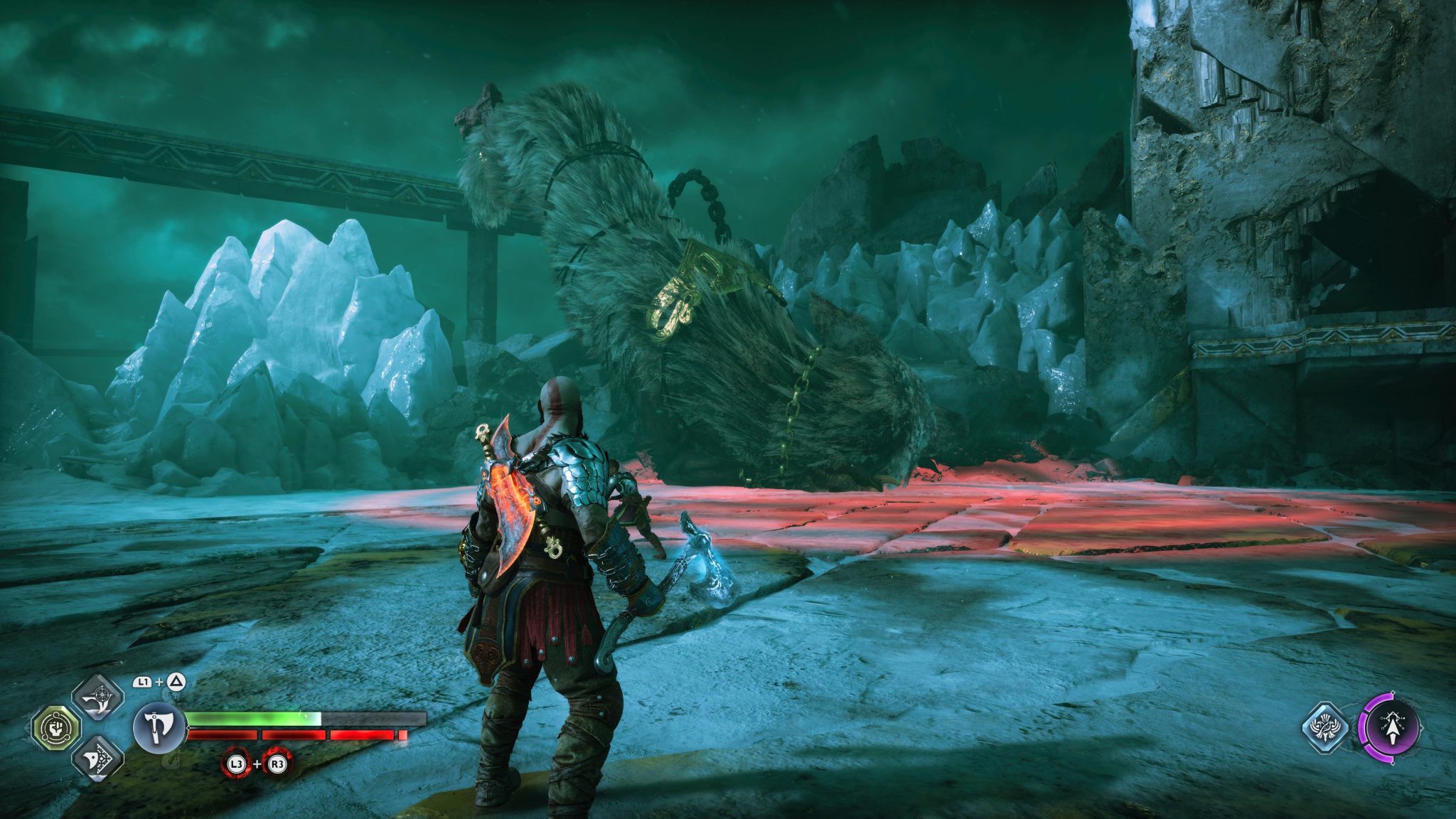
Task: Click the Triangle button prompt icon
Action: coord(176,682)
